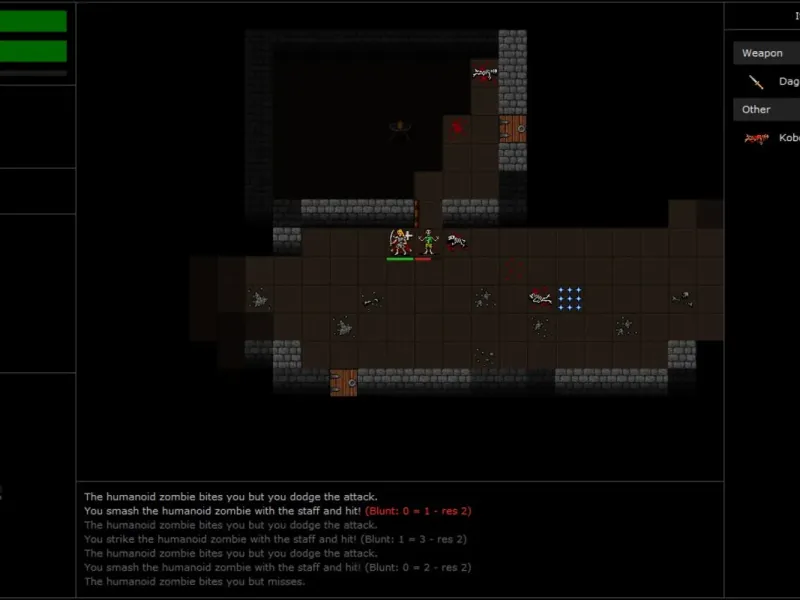
Task: Click the Weapon category header
Action: [764, 53]
